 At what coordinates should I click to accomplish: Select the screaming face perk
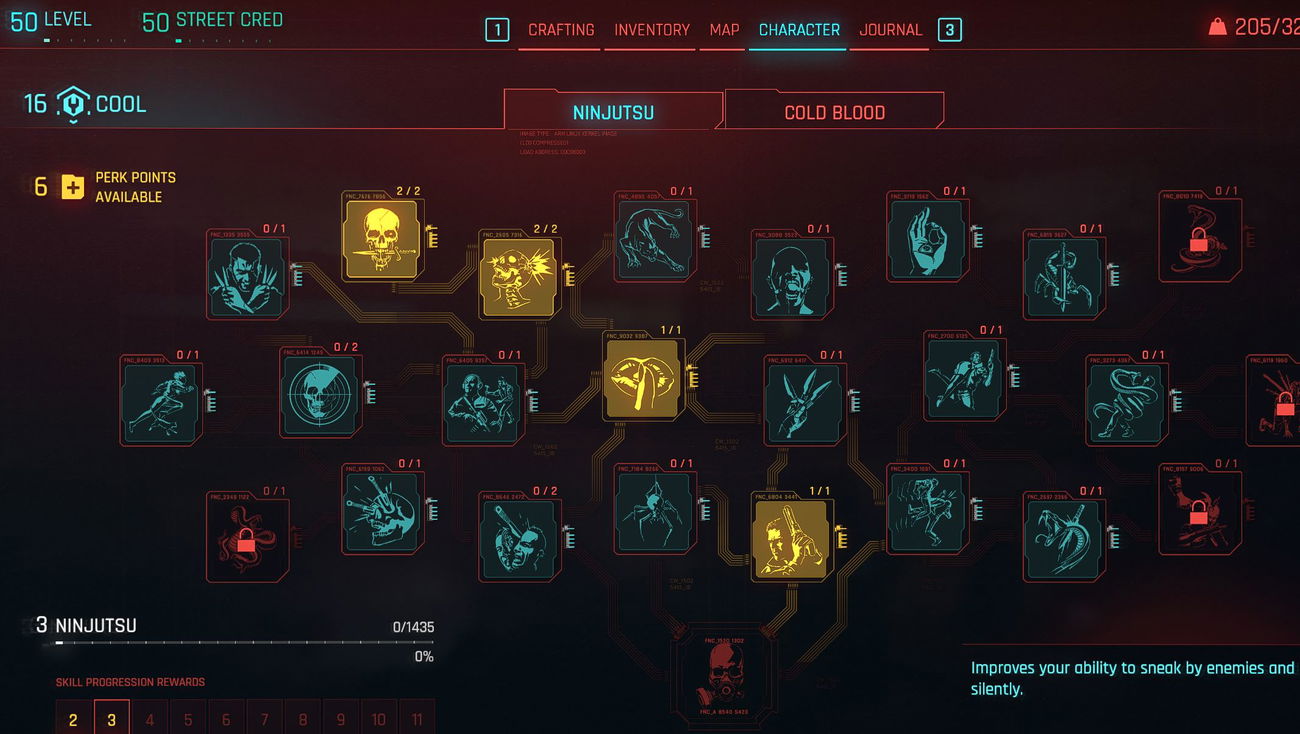coord(790,277)
